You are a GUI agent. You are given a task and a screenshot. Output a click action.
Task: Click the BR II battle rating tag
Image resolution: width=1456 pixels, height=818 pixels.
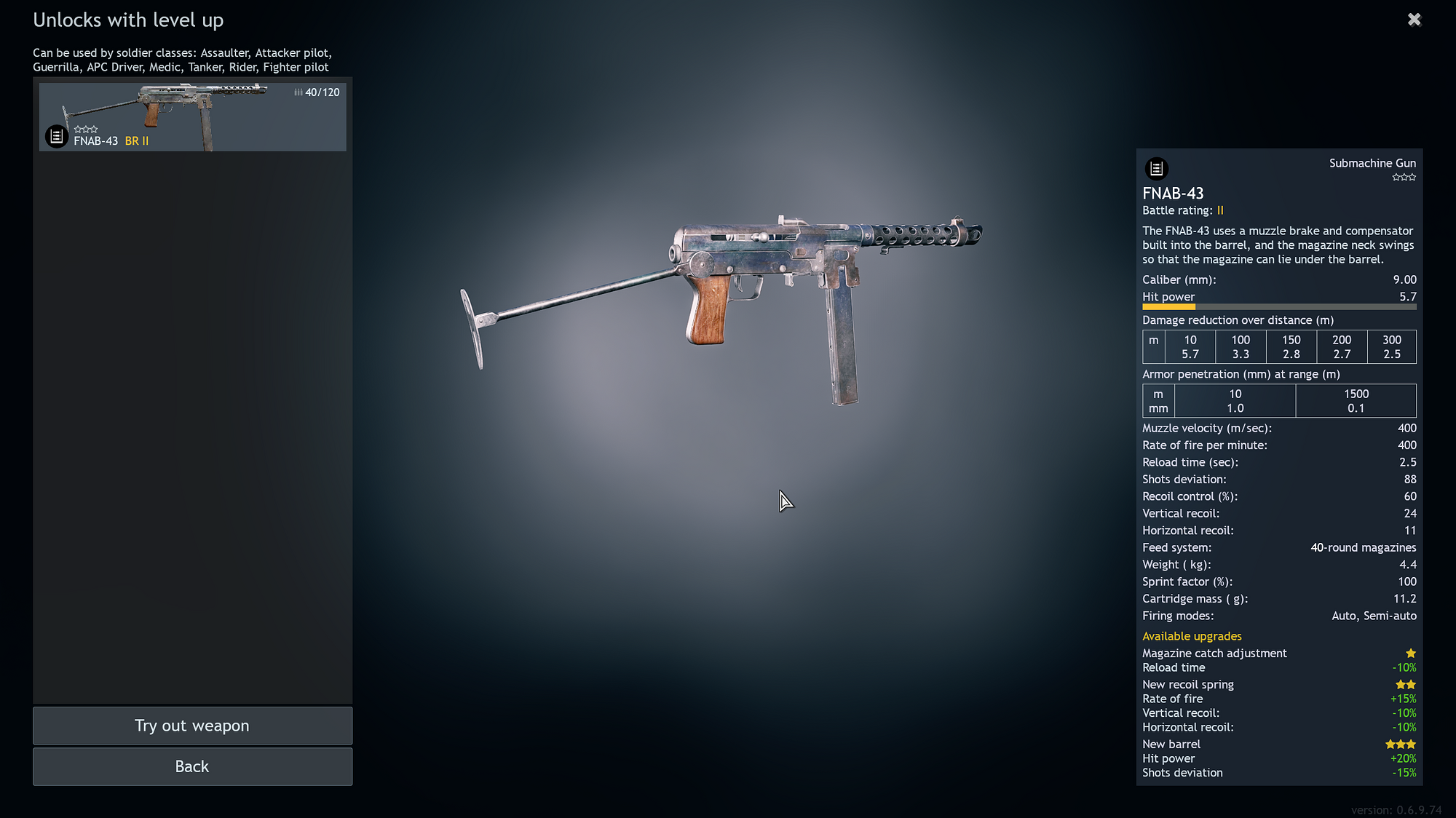click(x=138, y=140)
